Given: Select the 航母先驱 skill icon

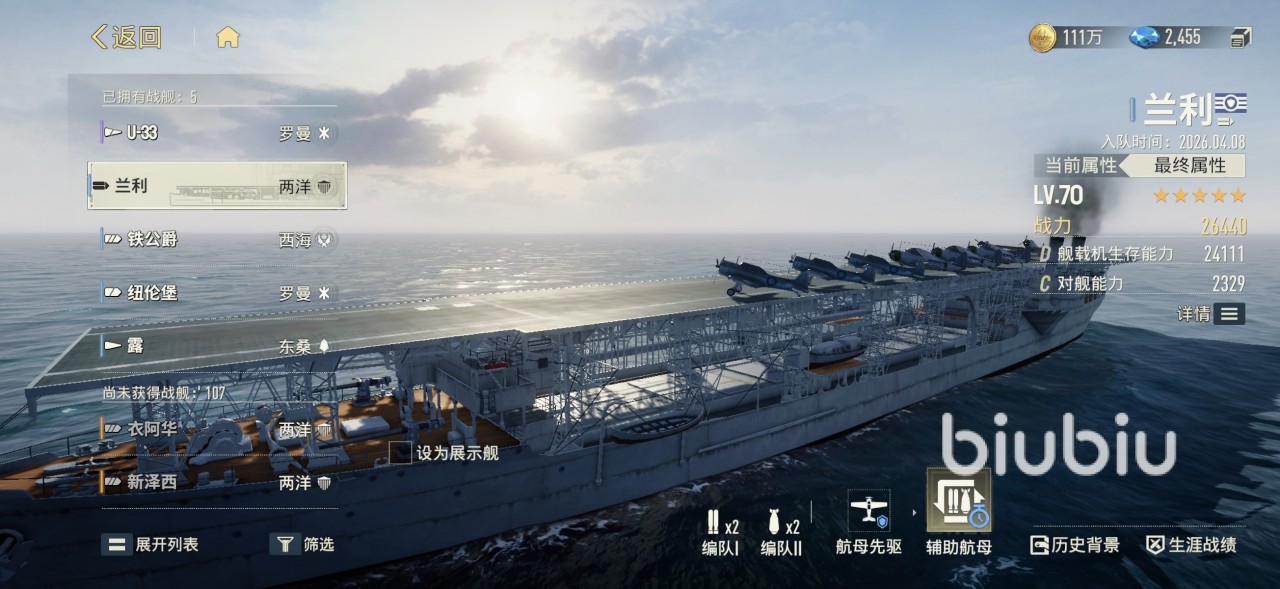Looking at the screenshot, I should pos(868,522).
